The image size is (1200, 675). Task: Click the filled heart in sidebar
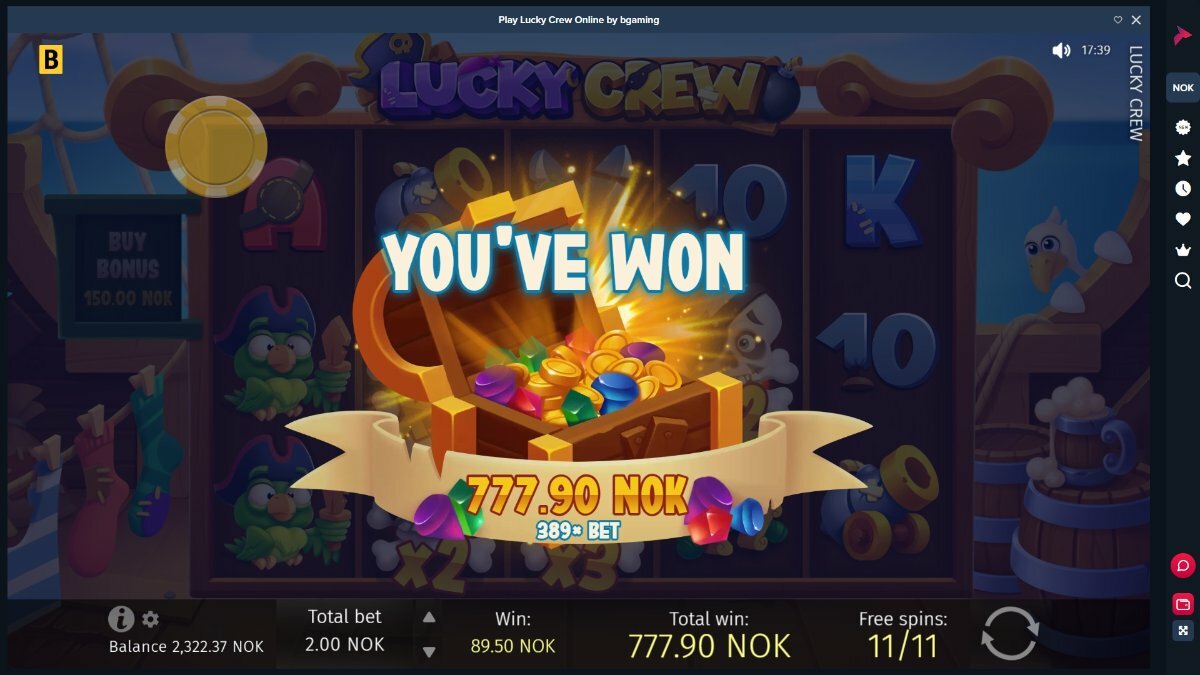click(1183, 219)
